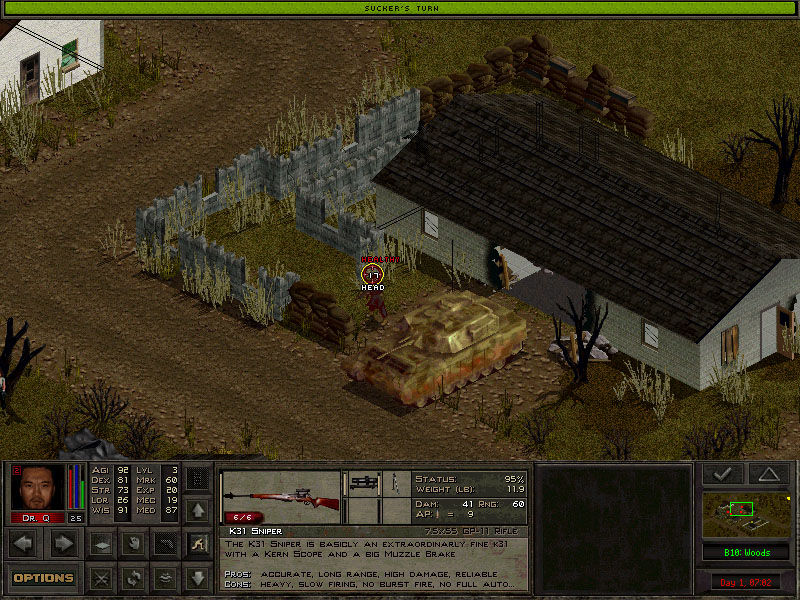The image size is (800, 600).
Task: Click the checkmark end turn button
Action: coord(722,475)
